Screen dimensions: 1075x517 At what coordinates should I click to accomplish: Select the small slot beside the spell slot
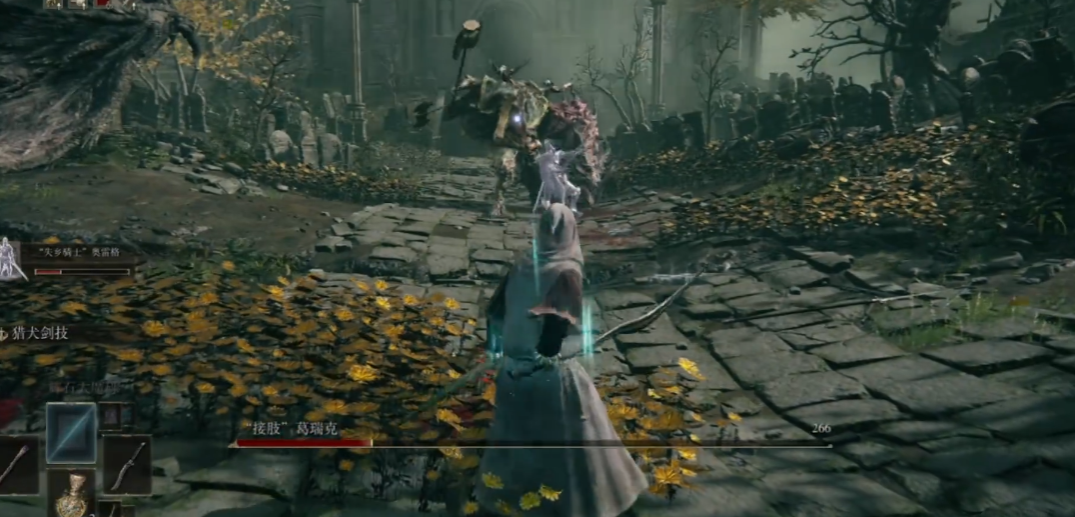click(x=111, y=416)
